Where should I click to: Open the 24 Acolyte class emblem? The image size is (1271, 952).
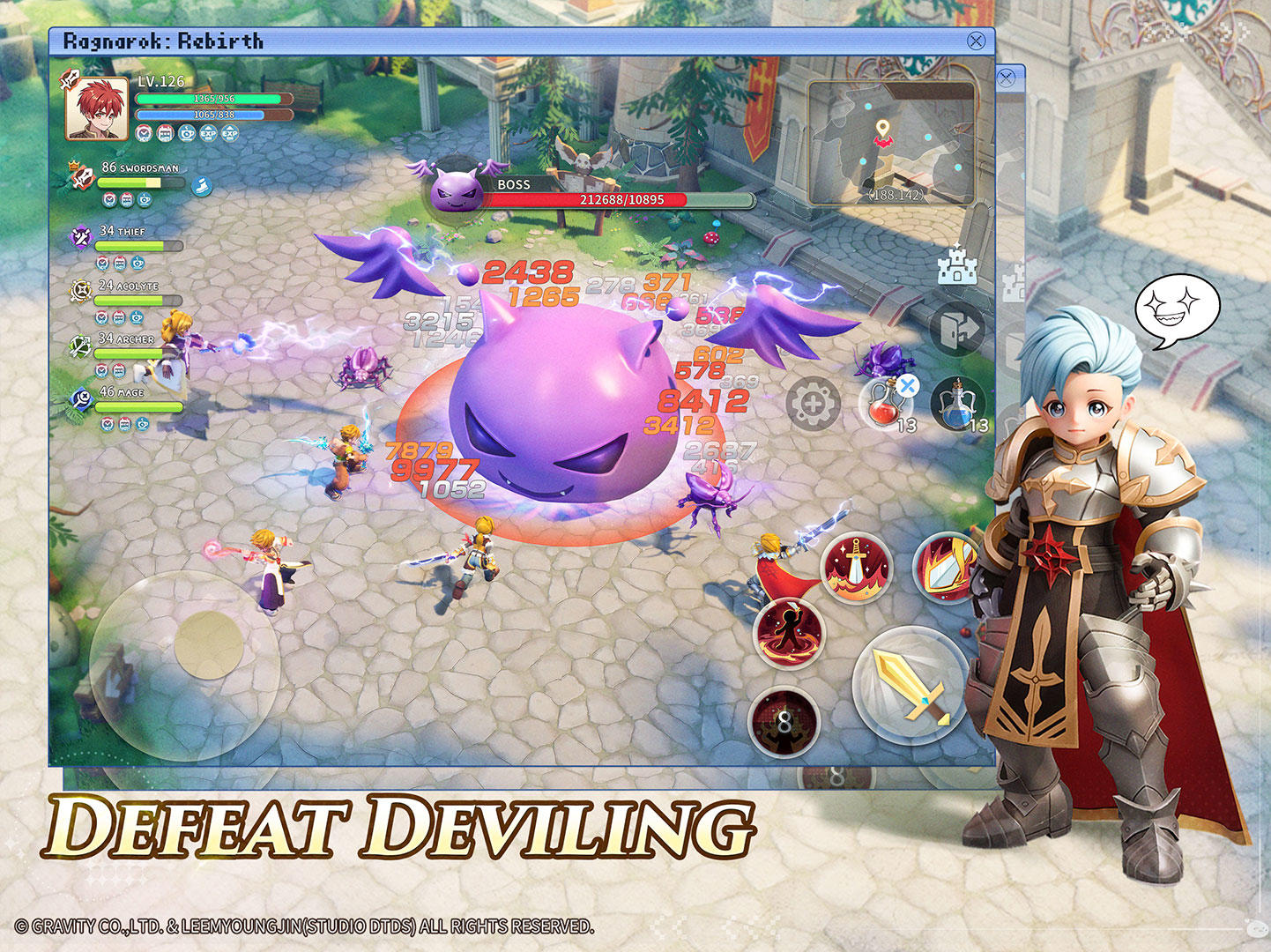coord(84,294)
